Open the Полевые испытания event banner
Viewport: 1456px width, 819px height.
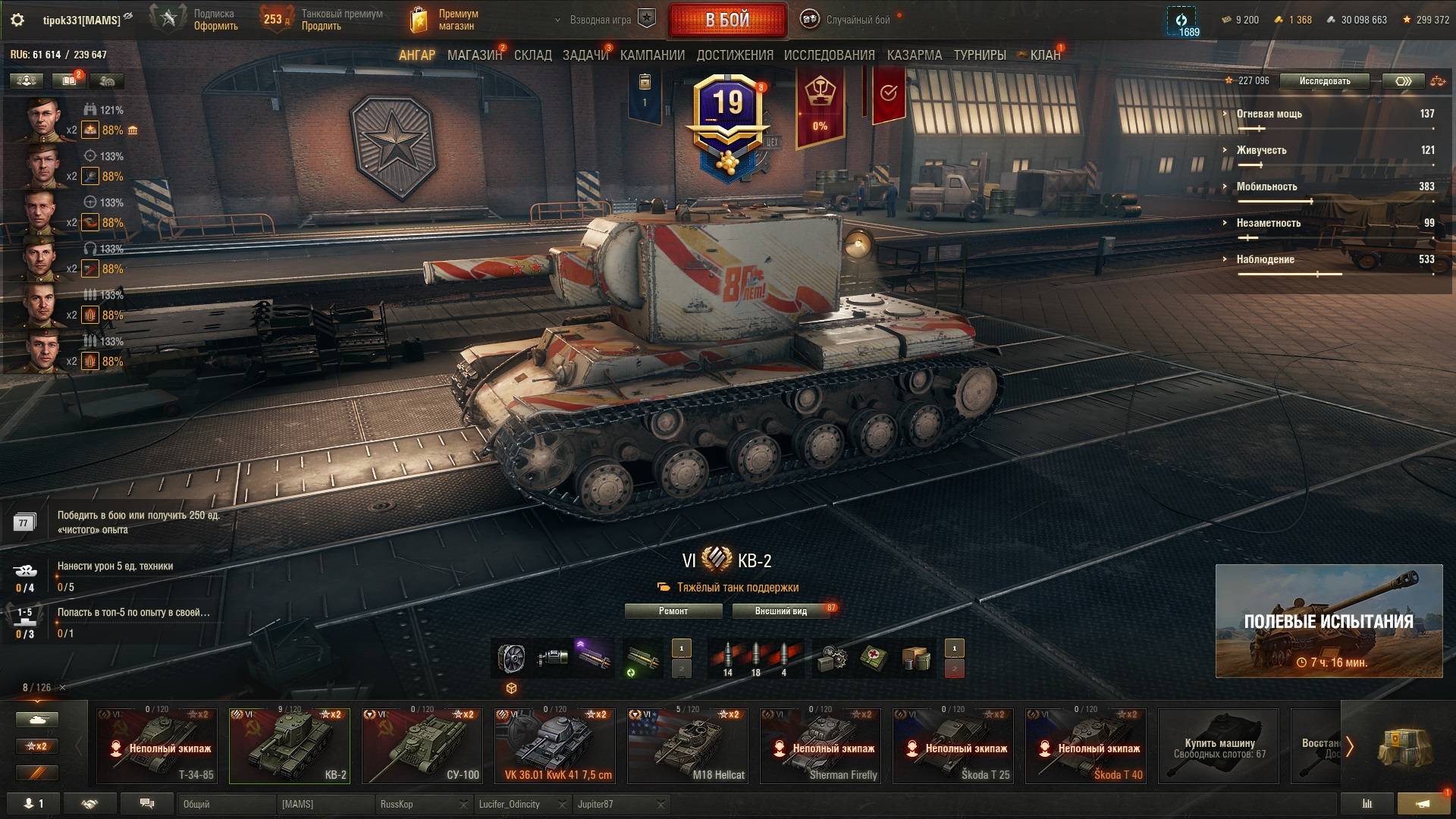tap(1329, 621)
